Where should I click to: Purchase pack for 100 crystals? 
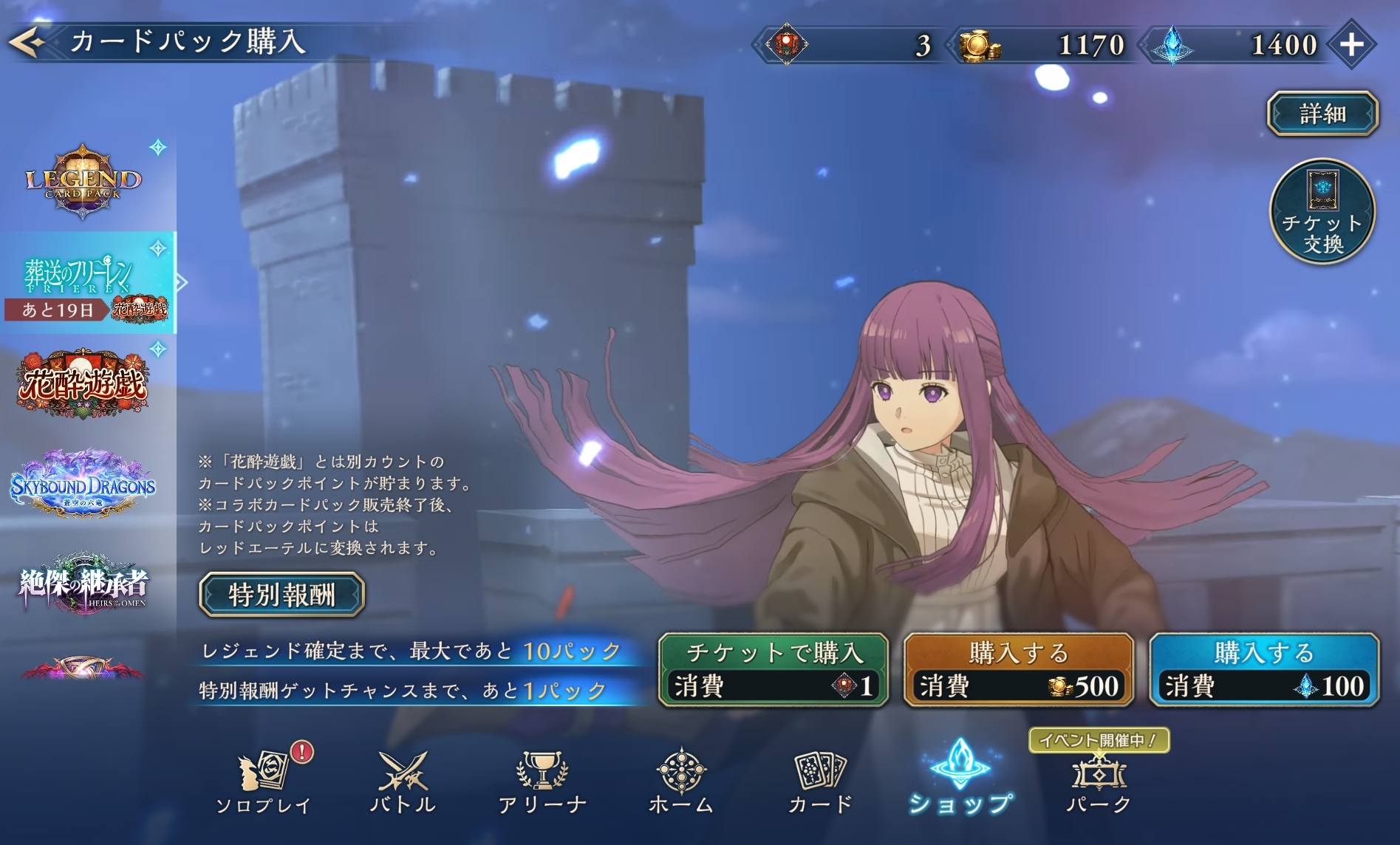(1264, 669)
